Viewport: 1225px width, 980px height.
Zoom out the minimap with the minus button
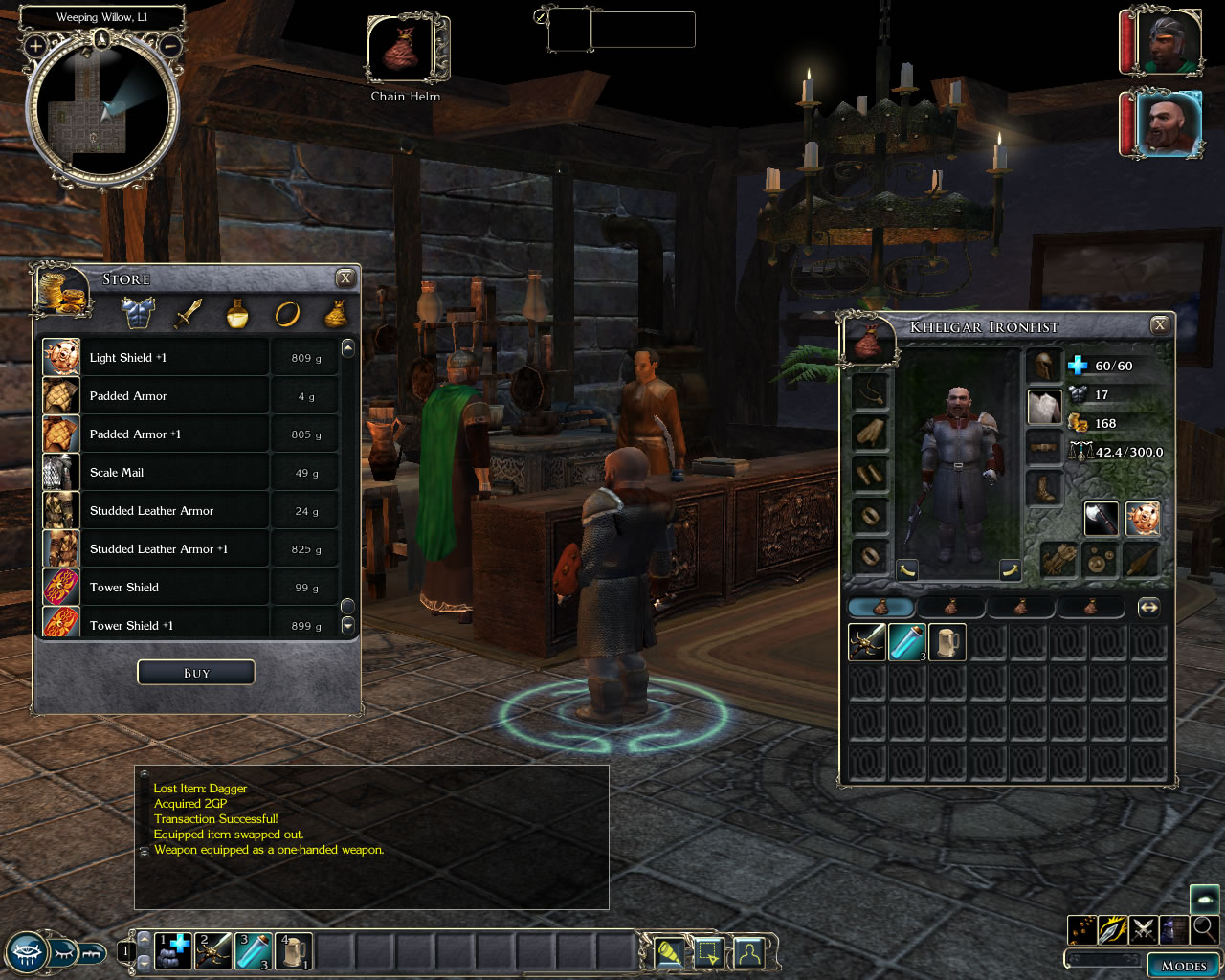(170, 45)
